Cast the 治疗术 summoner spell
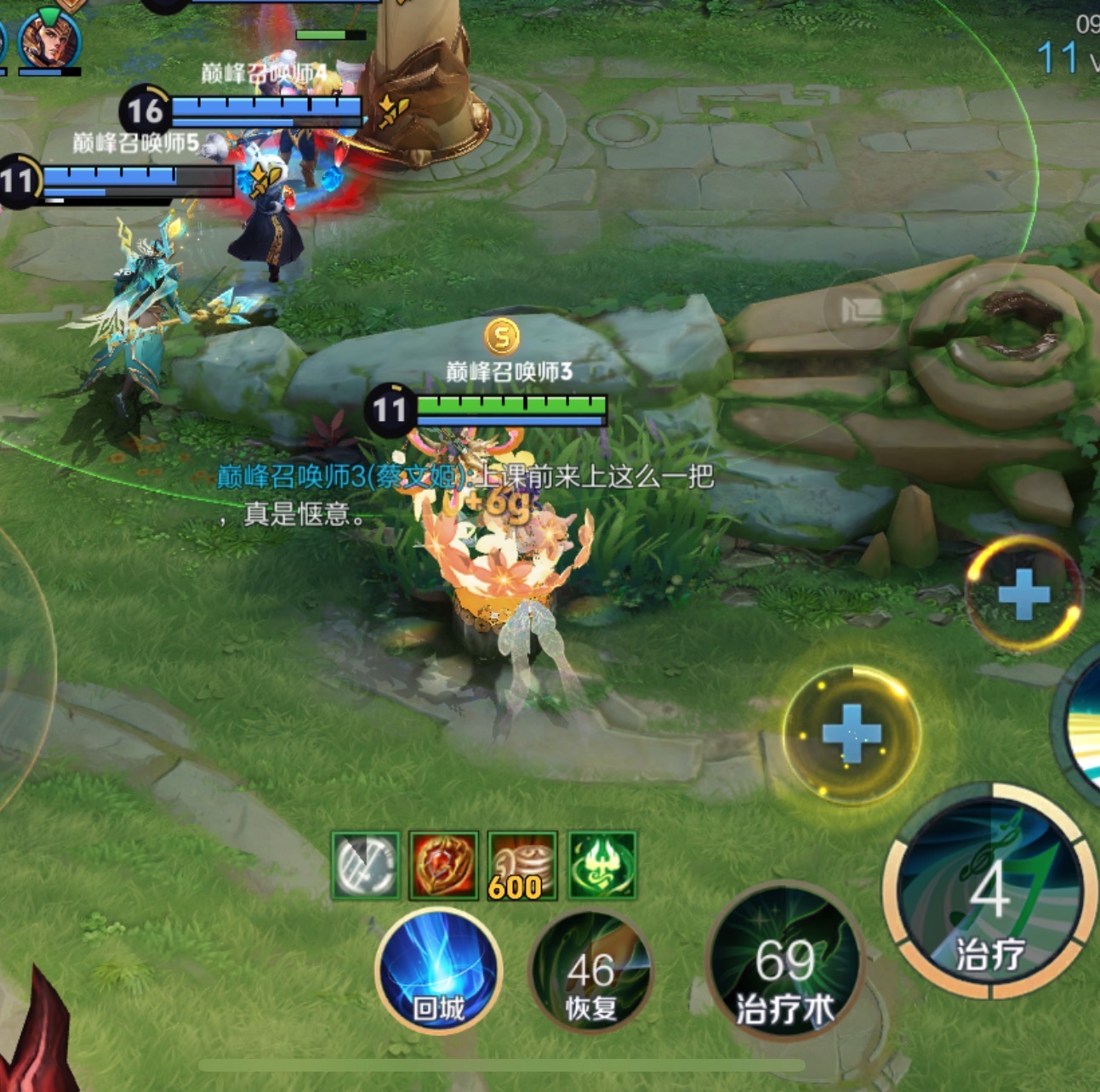1100x1092 pixels. click(784, 961)
